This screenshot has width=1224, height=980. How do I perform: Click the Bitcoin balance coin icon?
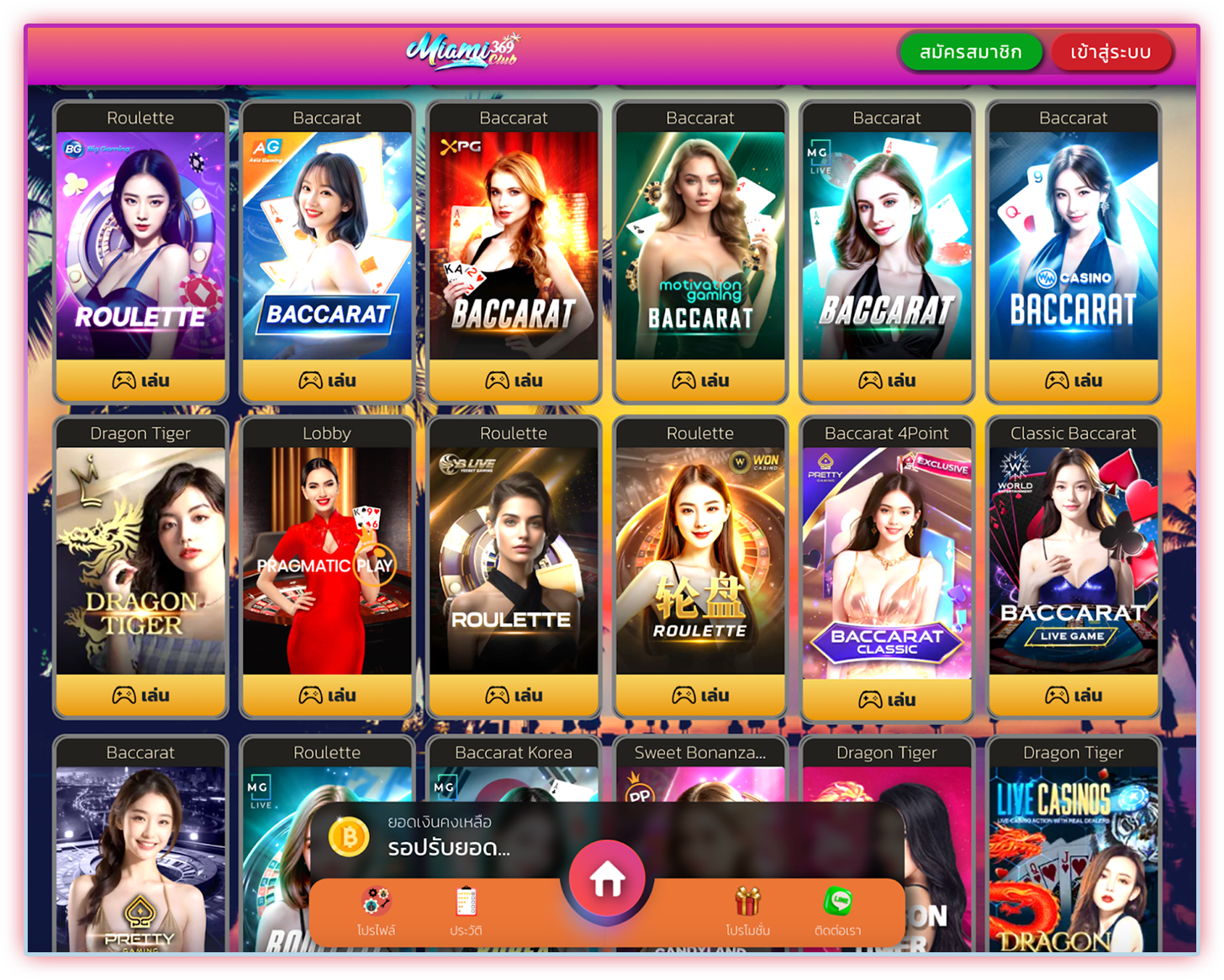coord(349,838)
